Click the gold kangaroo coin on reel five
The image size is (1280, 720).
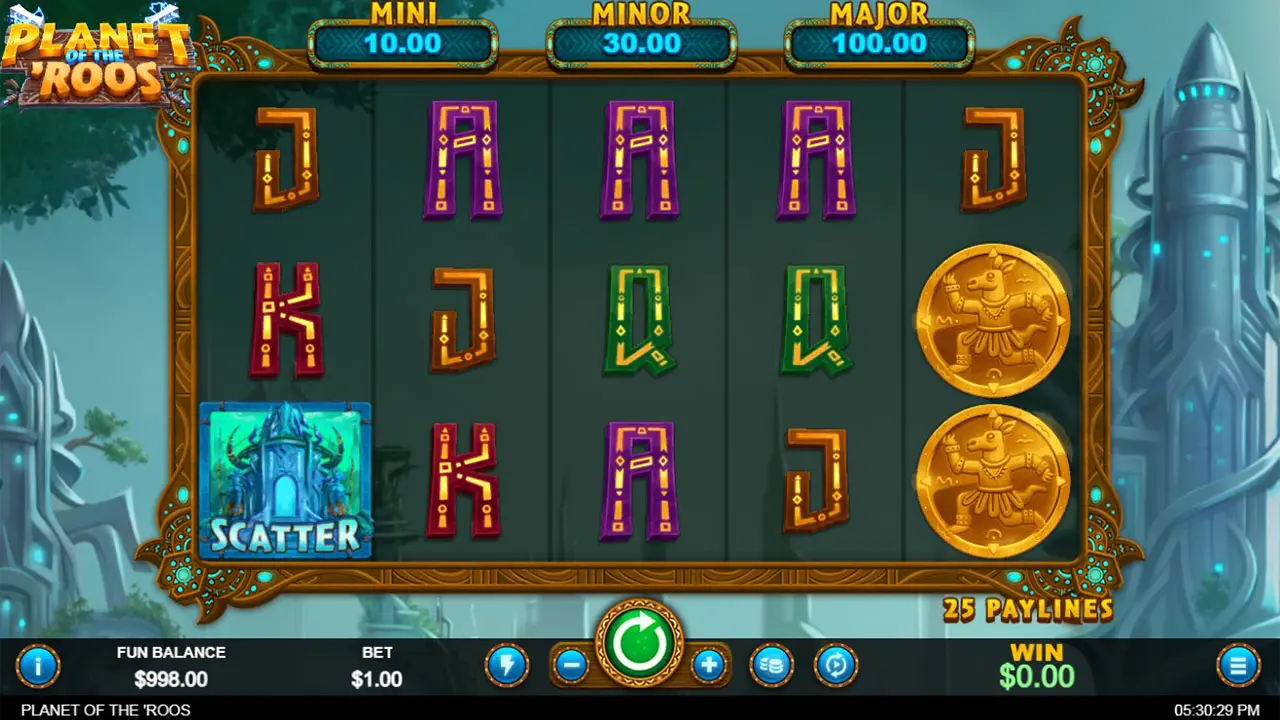(x=992, y=320)
